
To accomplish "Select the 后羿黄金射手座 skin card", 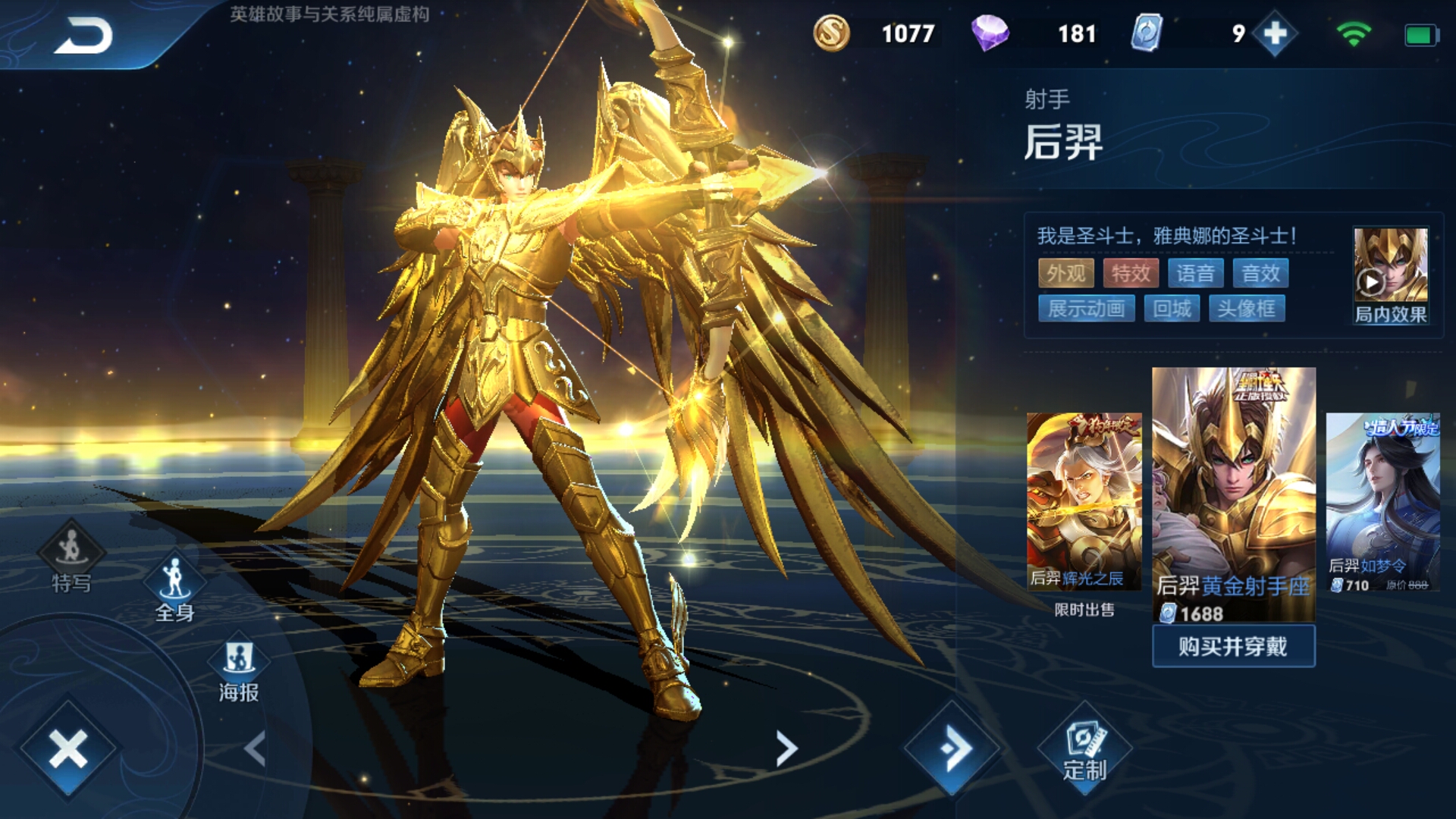I will [1233, 493].
